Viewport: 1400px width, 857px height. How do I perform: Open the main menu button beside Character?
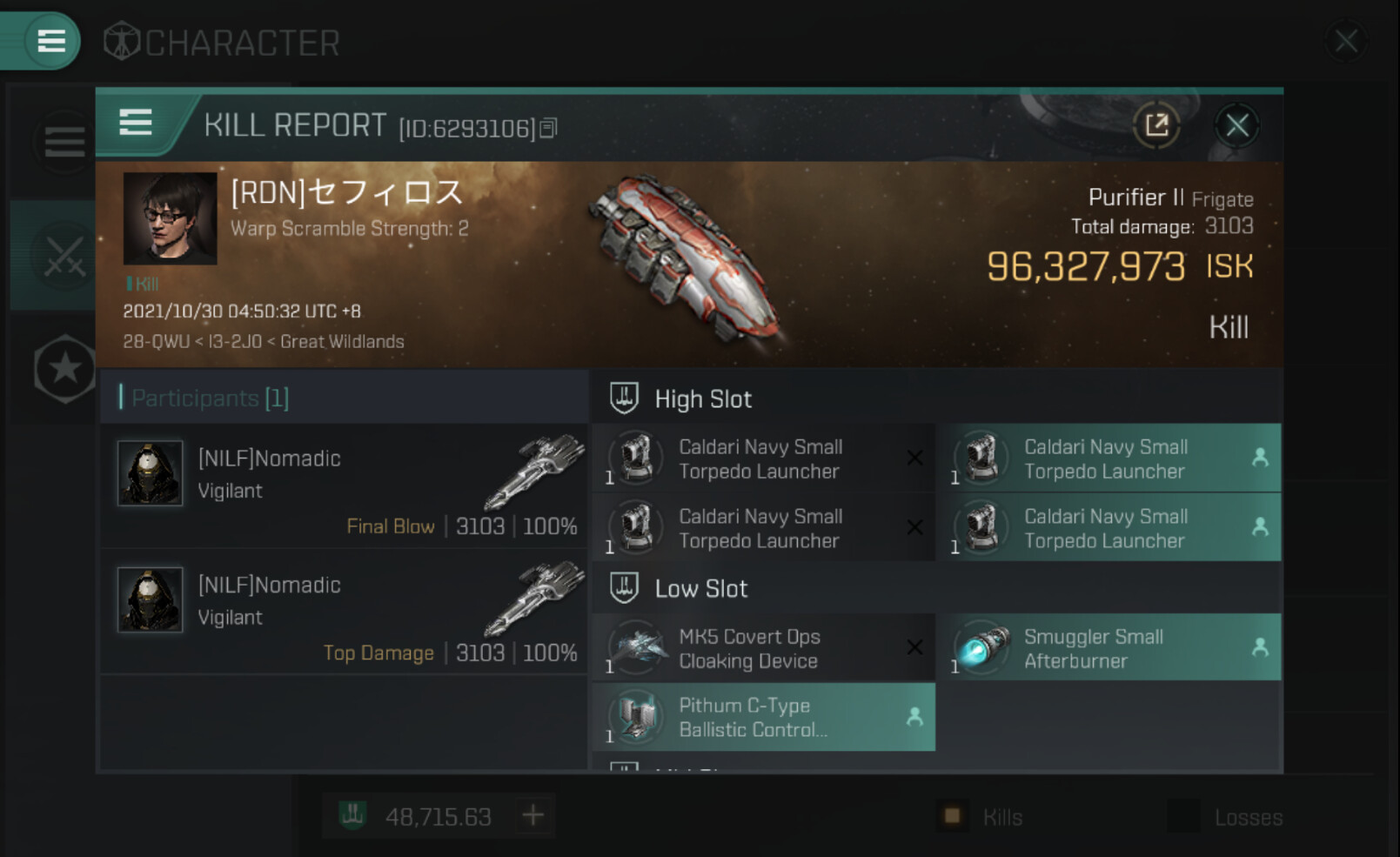[50, 41]
